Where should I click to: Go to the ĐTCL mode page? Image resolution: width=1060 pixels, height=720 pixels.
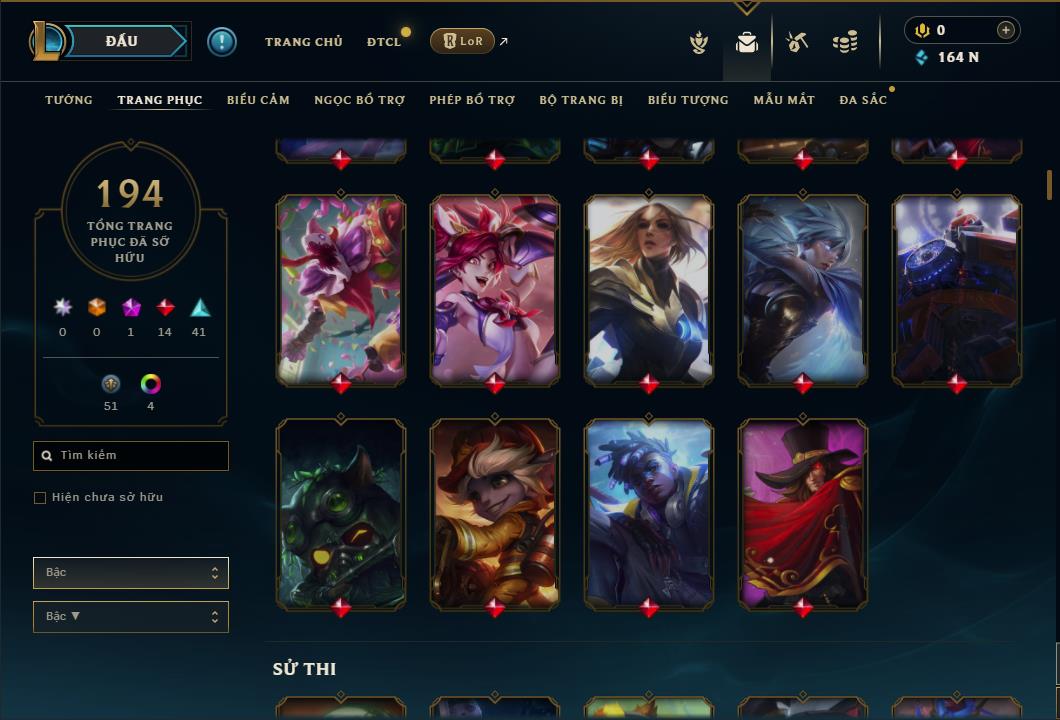[x=383, y=42]
